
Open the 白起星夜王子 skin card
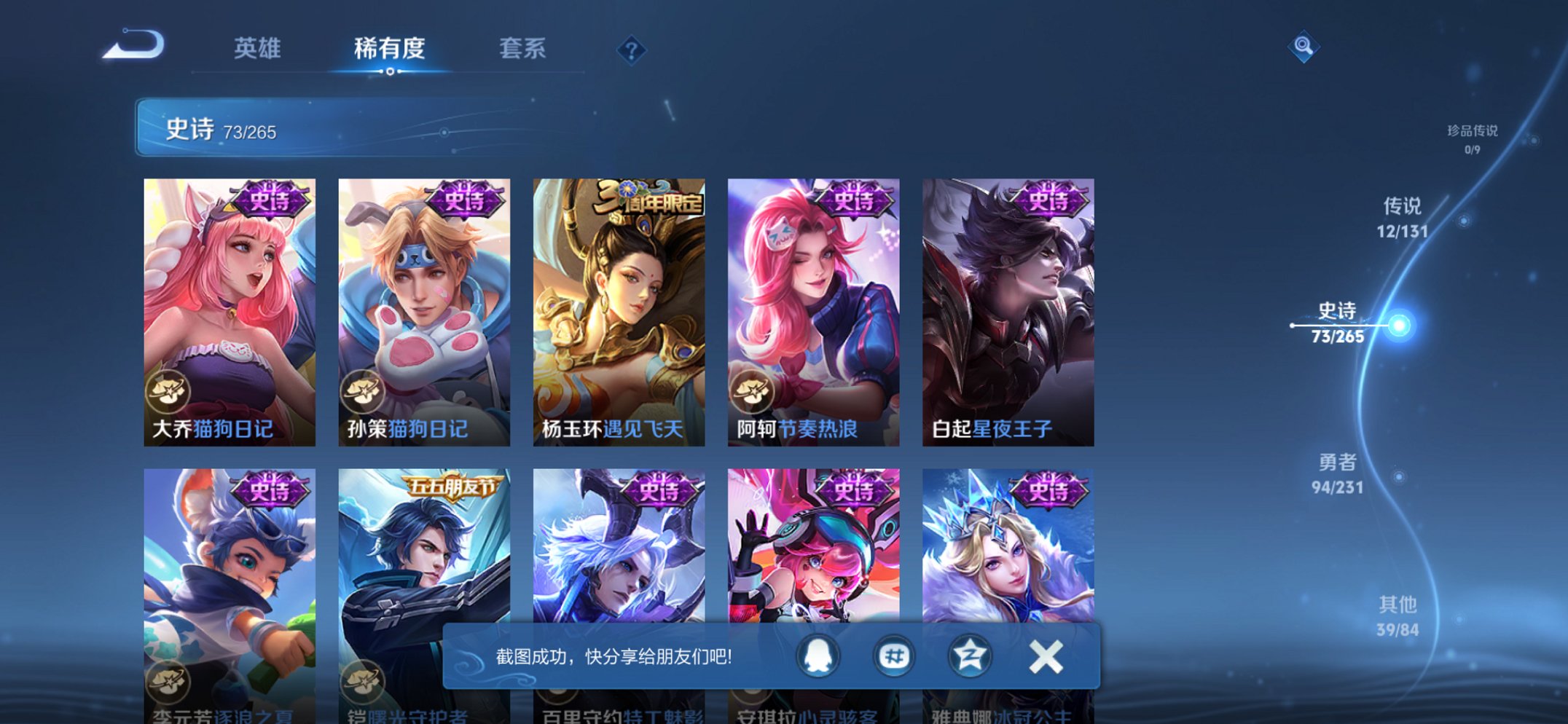click(x=1012, y=306)
